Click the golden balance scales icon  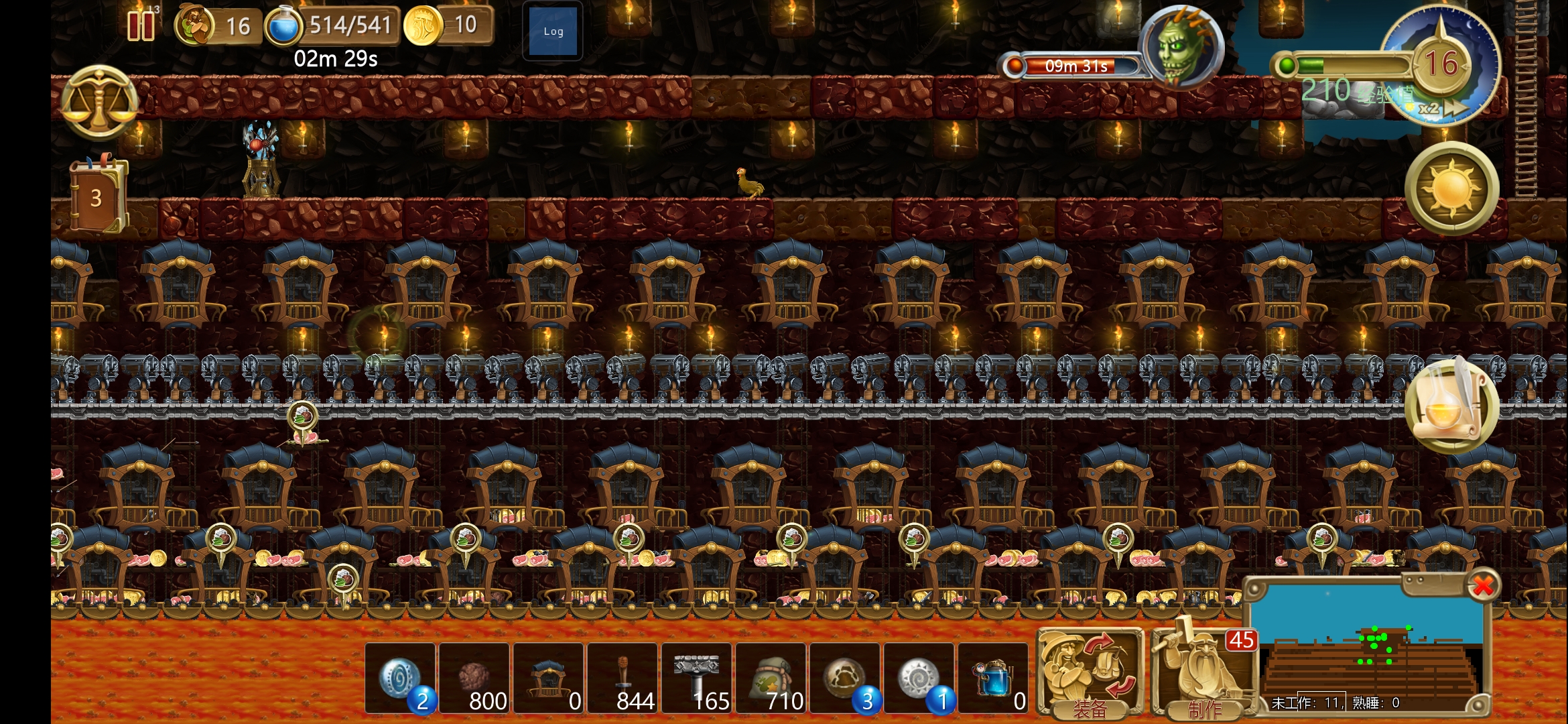[x=99, y=103]
